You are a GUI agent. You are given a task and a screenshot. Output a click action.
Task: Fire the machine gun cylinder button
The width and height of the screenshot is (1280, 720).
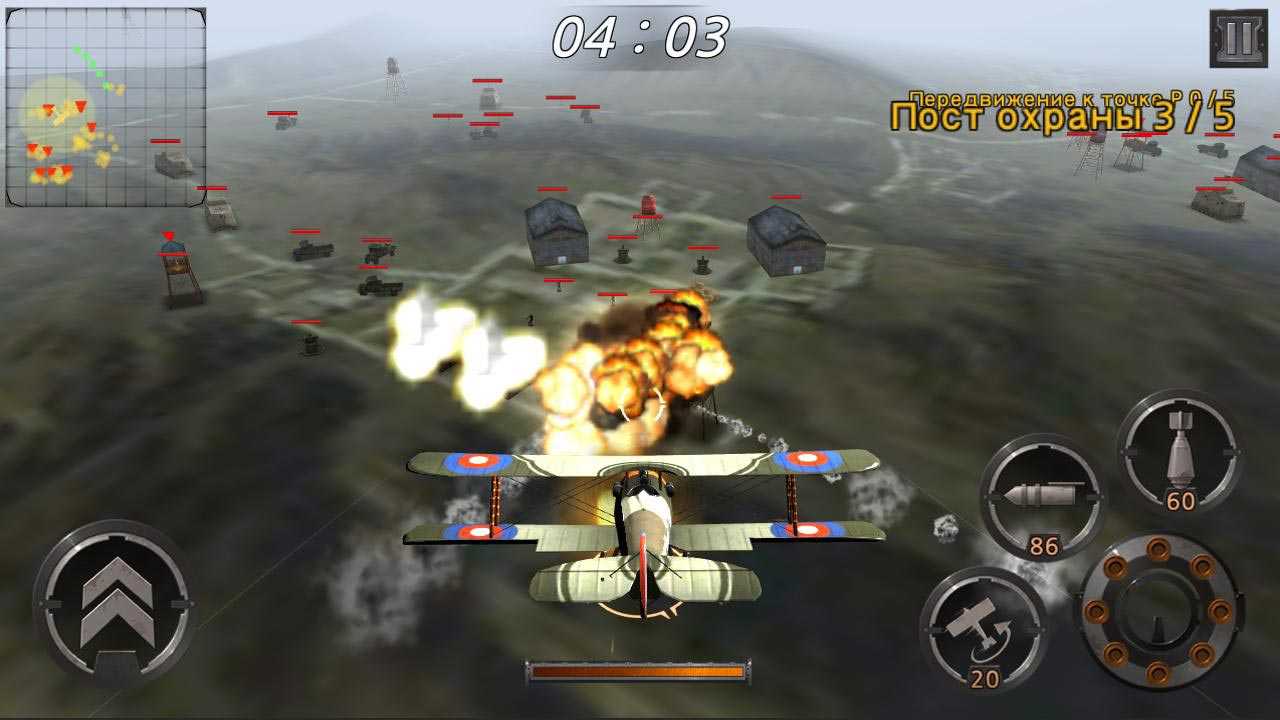coord(1158,612)
